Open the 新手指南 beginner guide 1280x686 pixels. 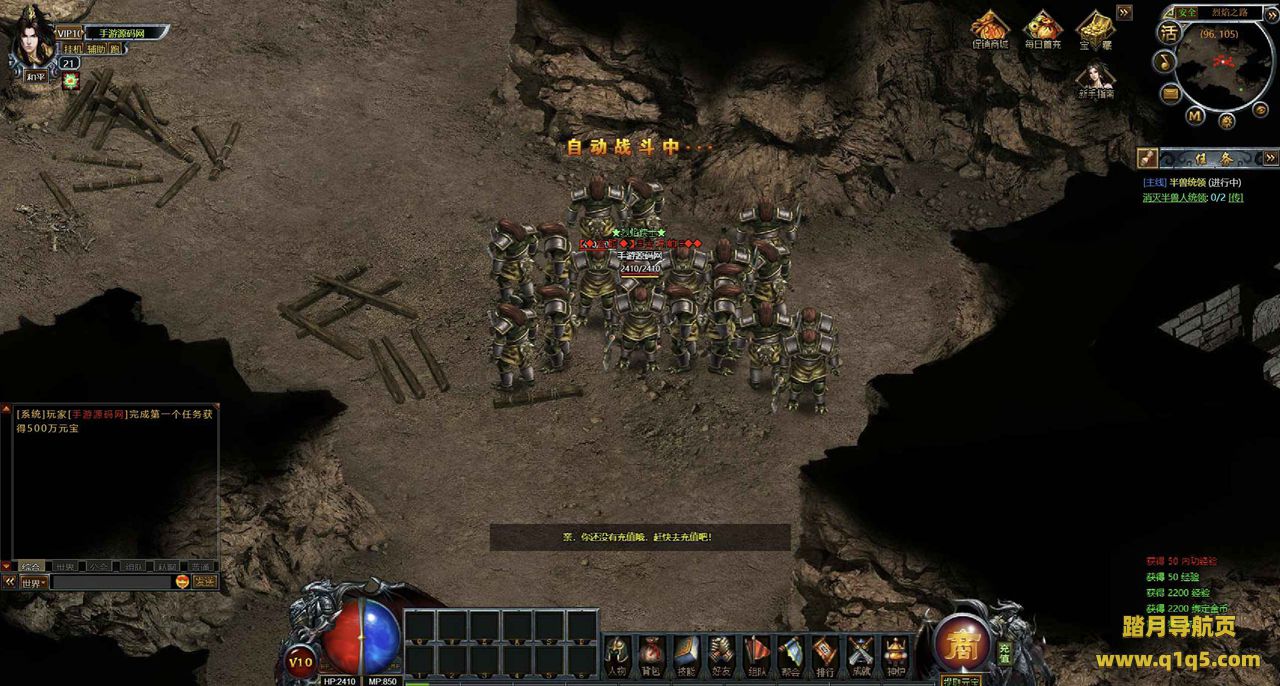(1096, 80)
